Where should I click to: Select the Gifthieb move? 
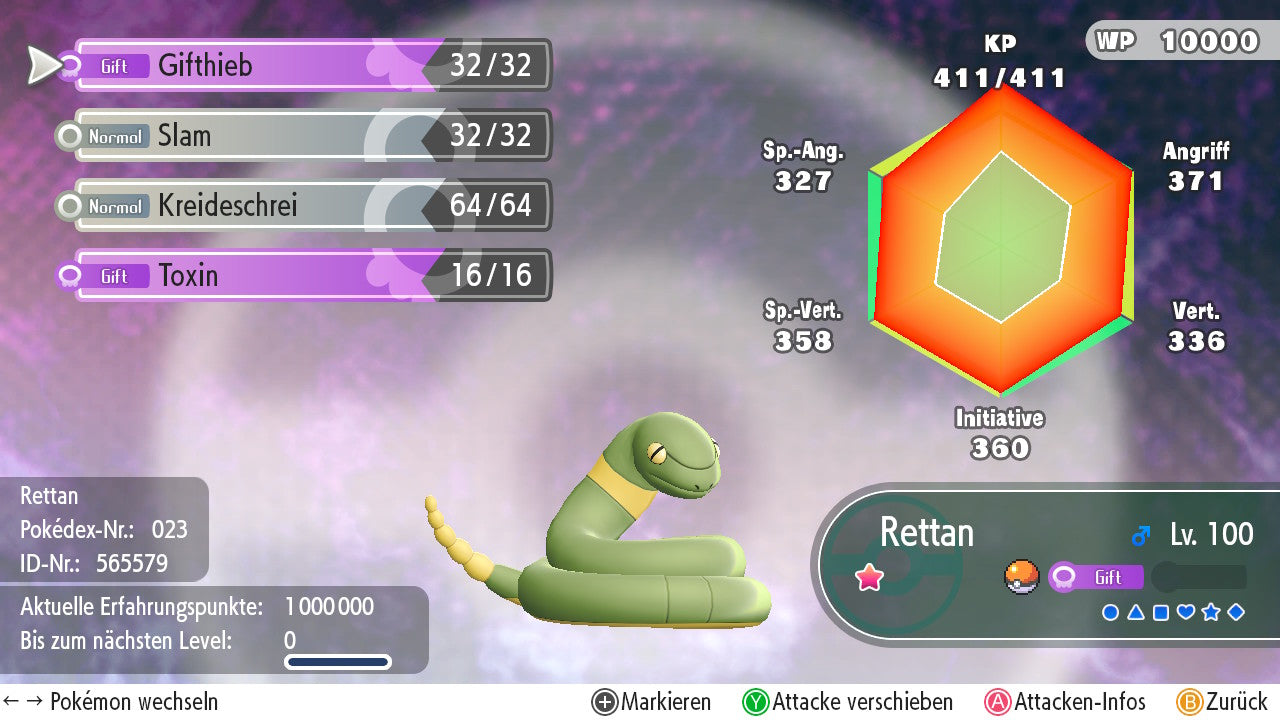(310, 66)
